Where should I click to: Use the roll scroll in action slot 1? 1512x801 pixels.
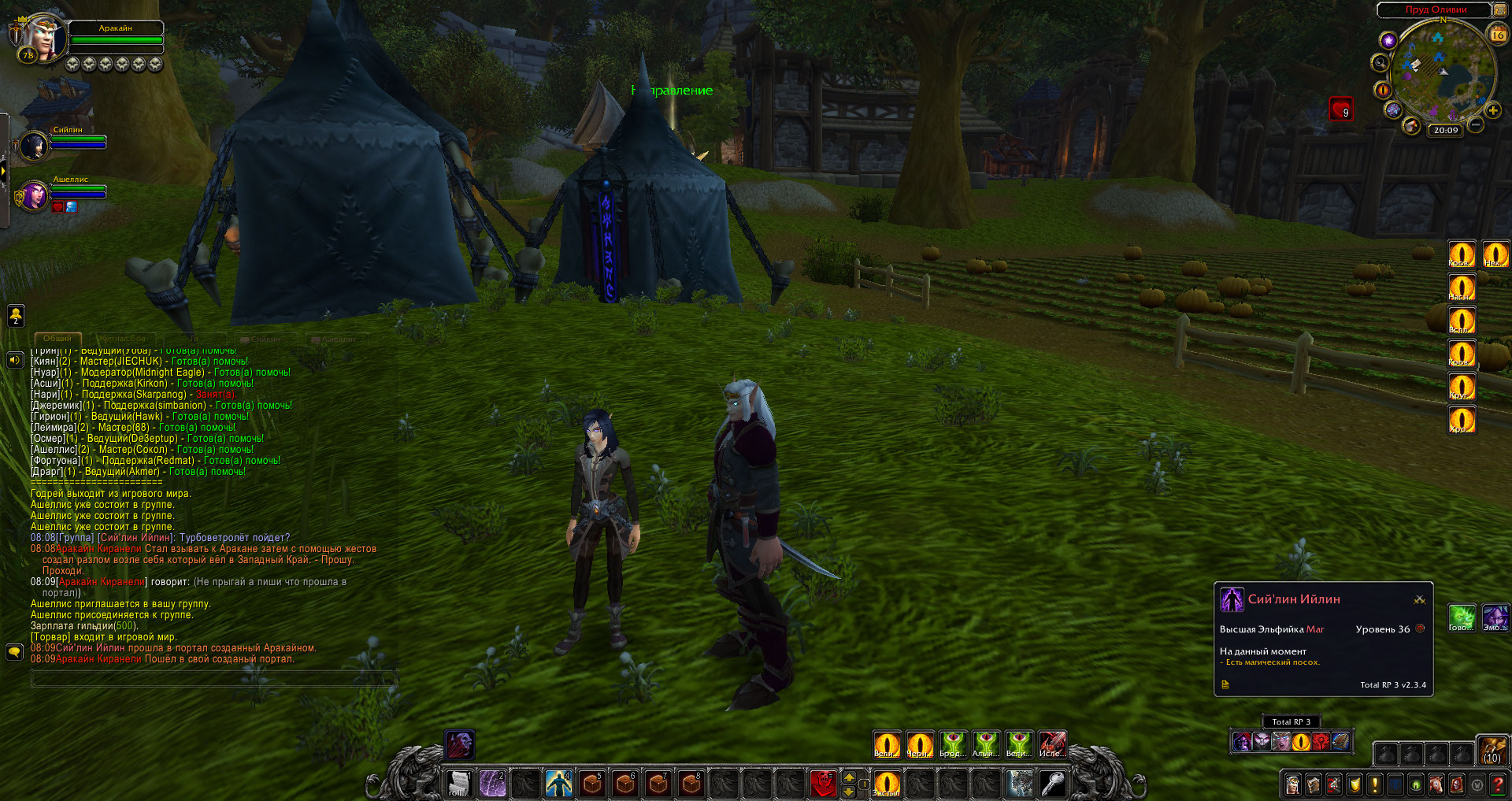click(458, 784)
